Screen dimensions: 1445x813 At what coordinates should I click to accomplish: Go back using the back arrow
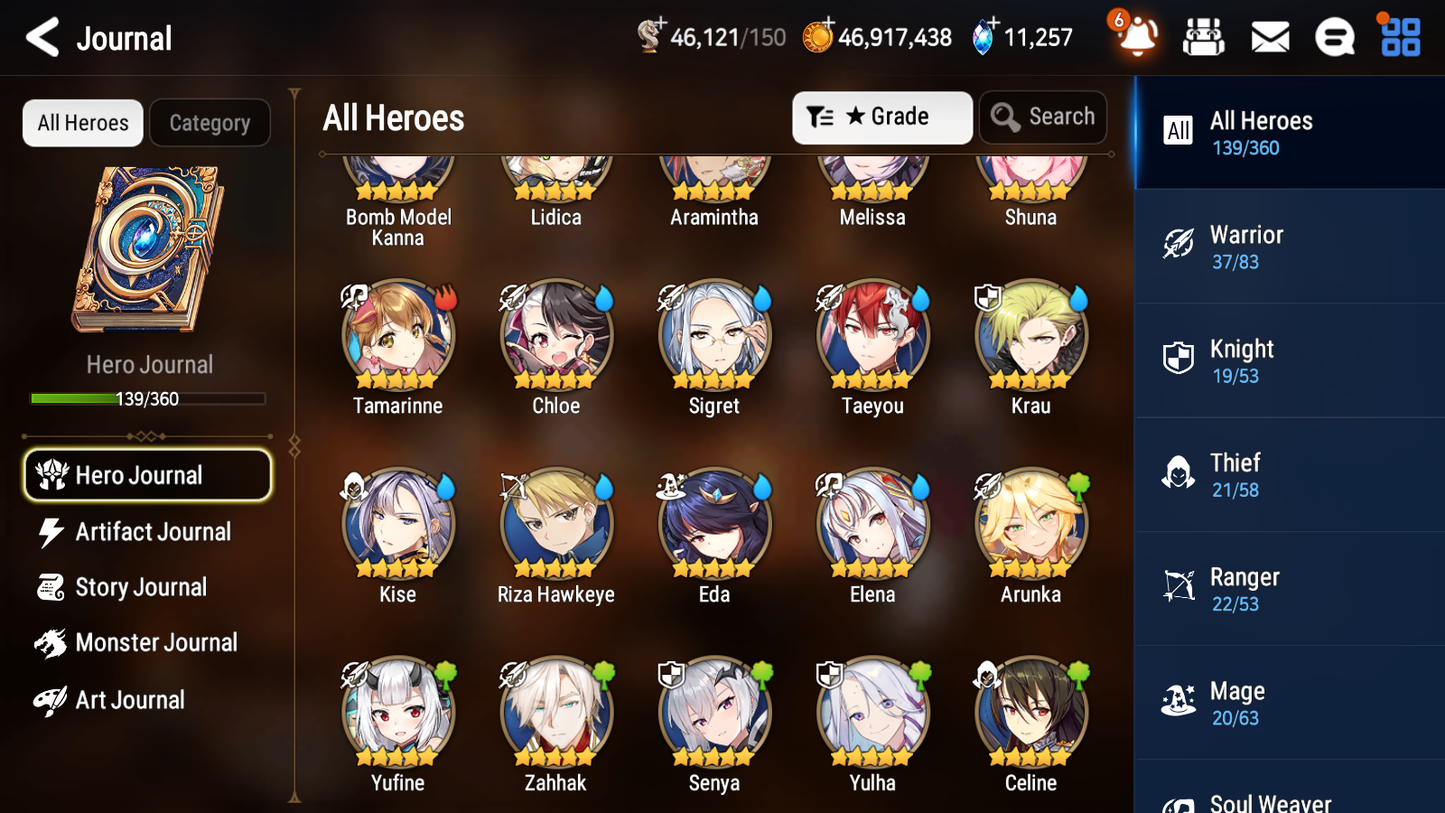pyautogui.click(x=40, y=36)
